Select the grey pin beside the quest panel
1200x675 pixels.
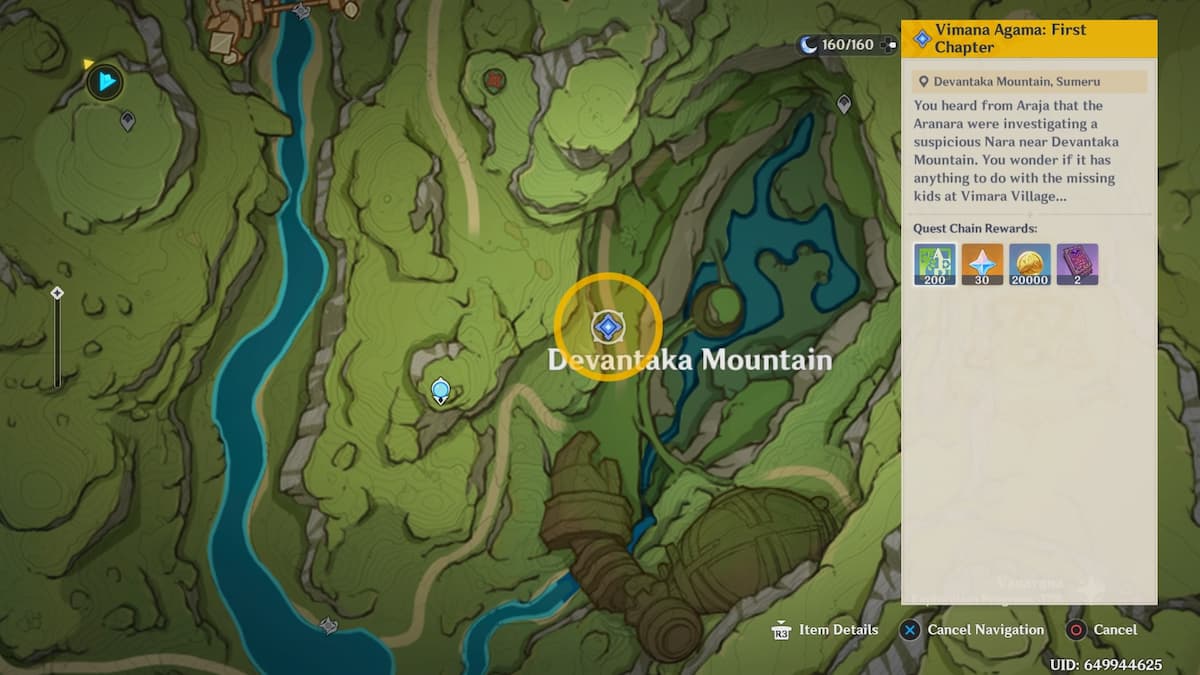tap(844, 103)
